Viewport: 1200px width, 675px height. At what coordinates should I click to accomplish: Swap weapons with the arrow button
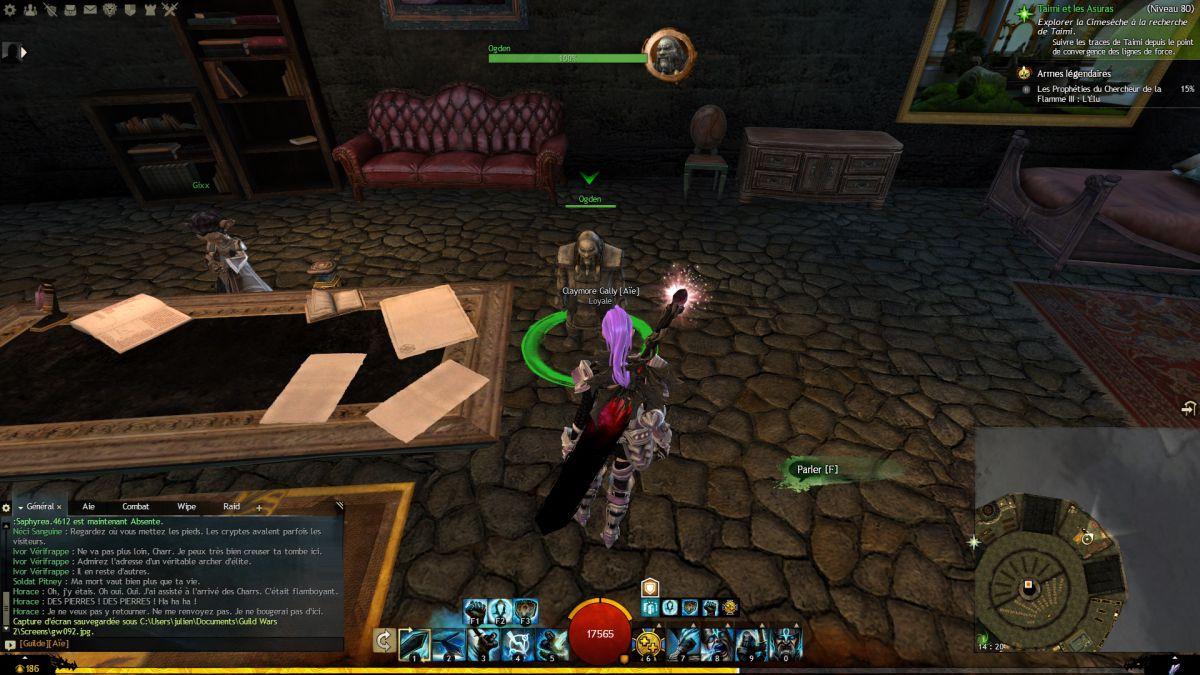click(382, 641)
